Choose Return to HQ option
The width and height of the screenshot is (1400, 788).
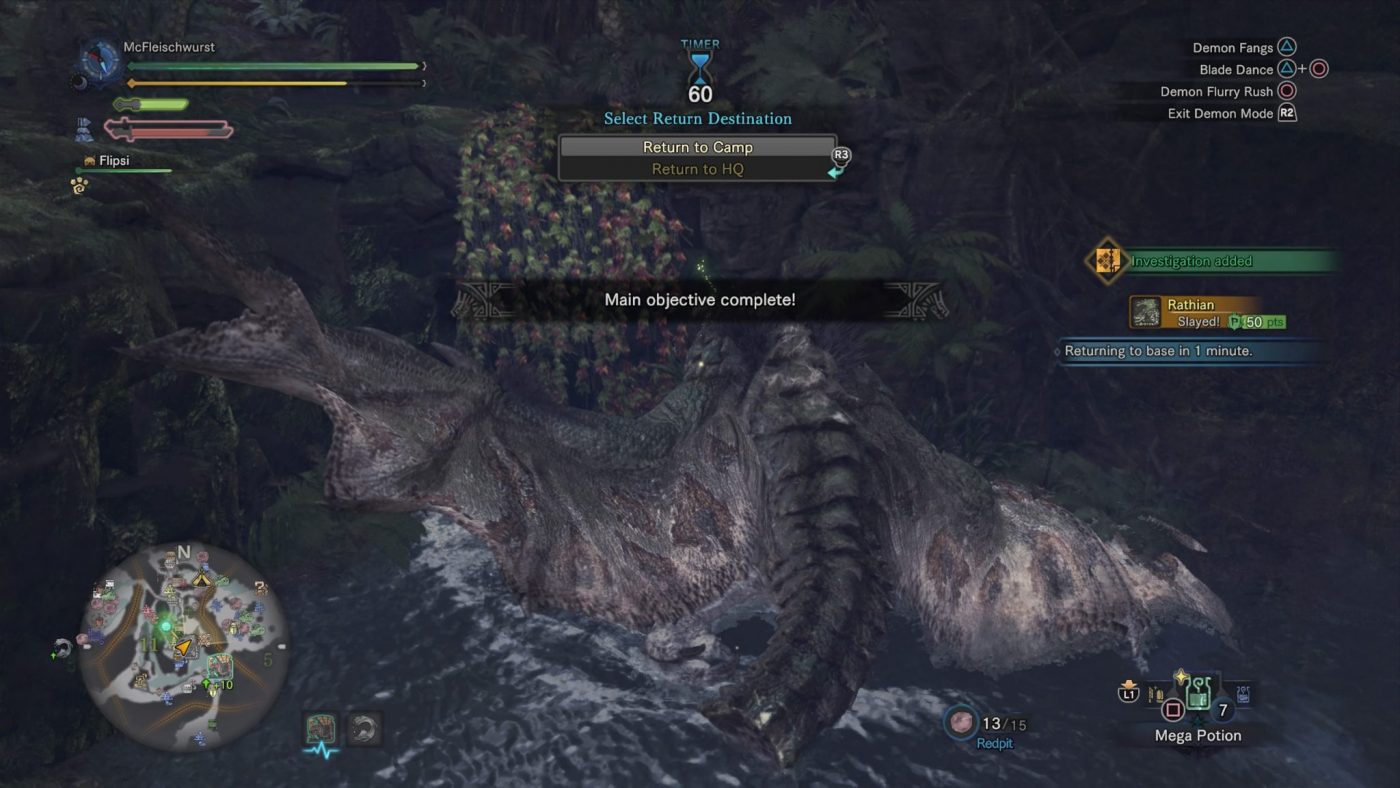click(x=697, y=169)
